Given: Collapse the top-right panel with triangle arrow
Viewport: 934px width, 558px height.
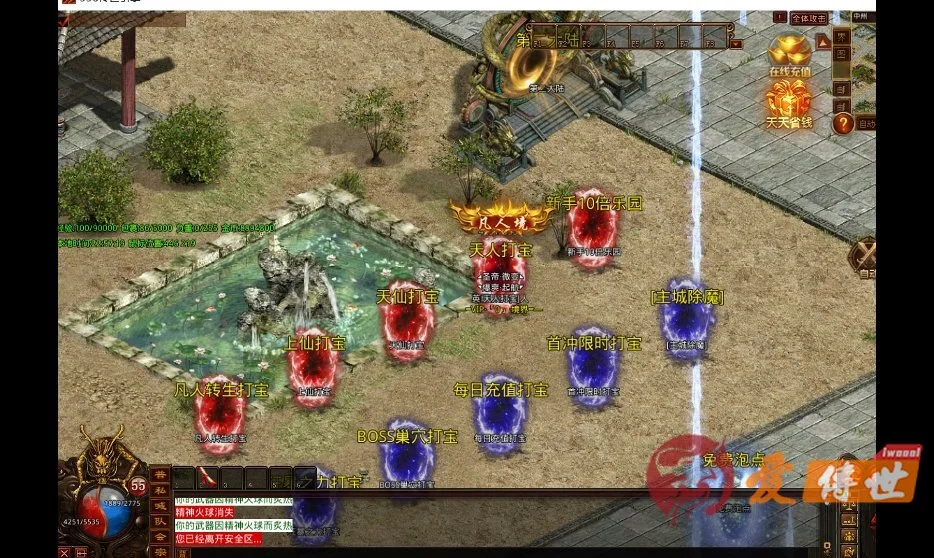Looking at the screenshot, I should coord(823,41).
